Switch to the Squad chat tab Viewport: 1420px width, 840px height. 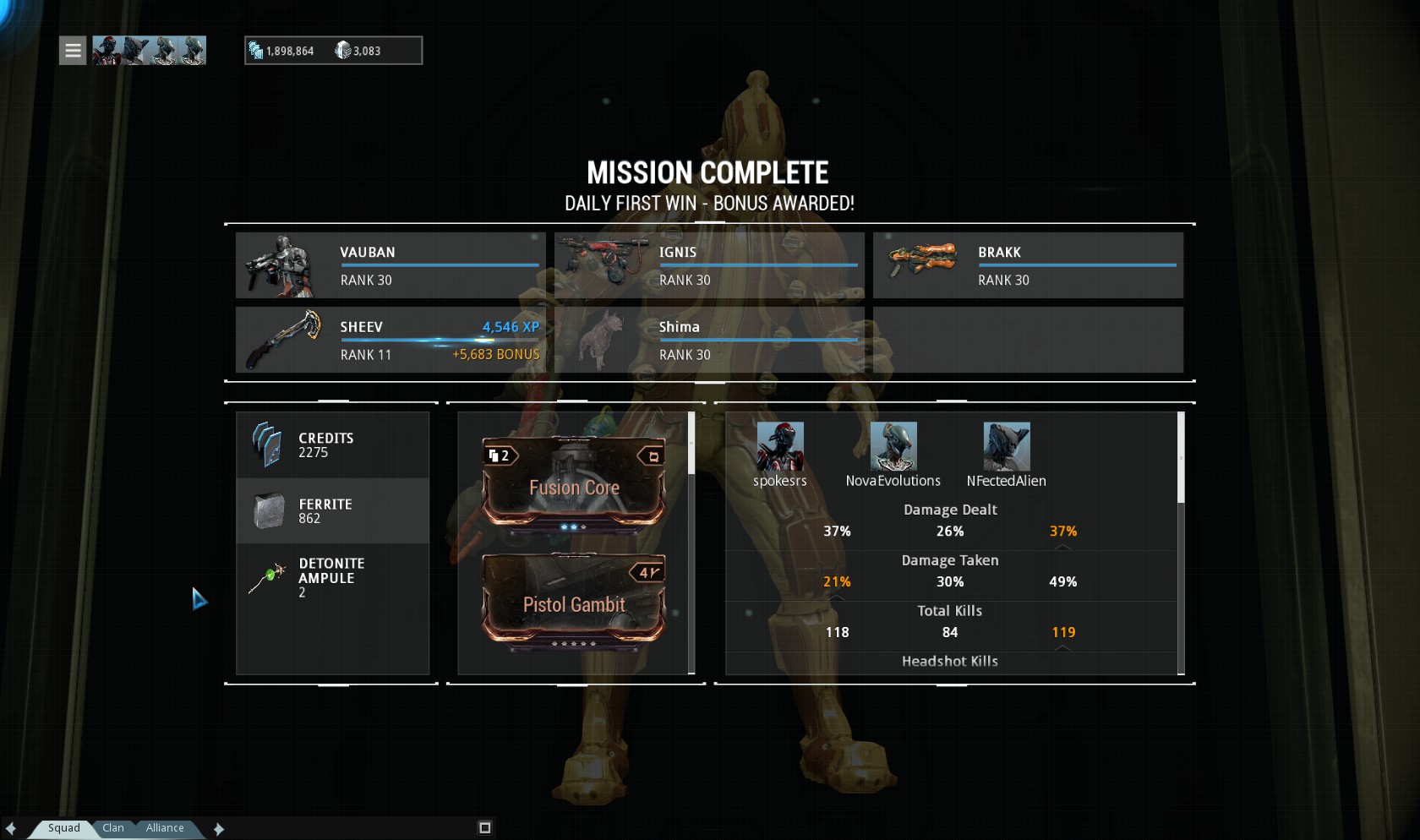click(63, 828)
